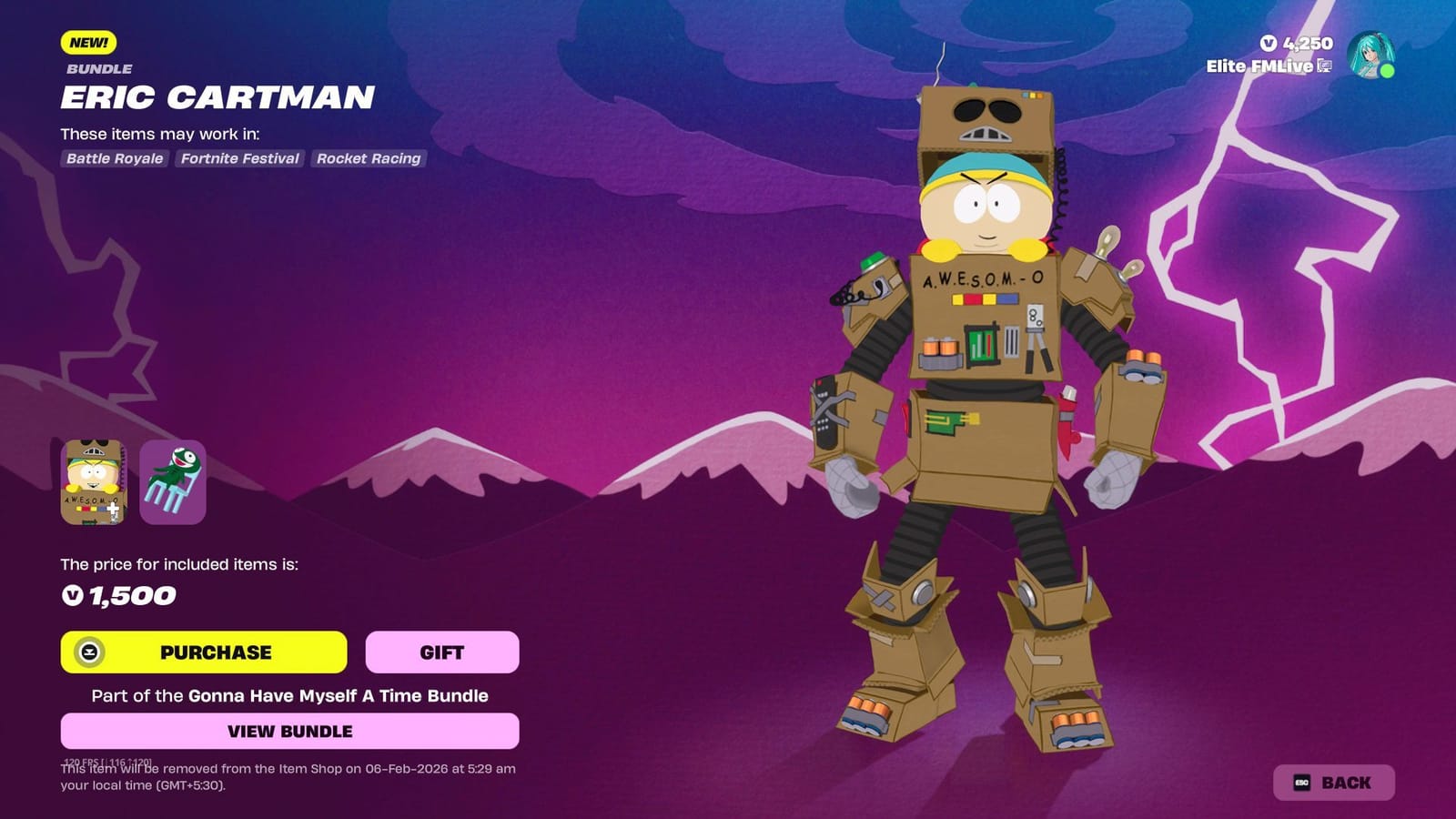Viewport: 1456px width, 819px height.
Task: Click the V-Bucks icon beside the 1,500 price
Action: [71, 597]
